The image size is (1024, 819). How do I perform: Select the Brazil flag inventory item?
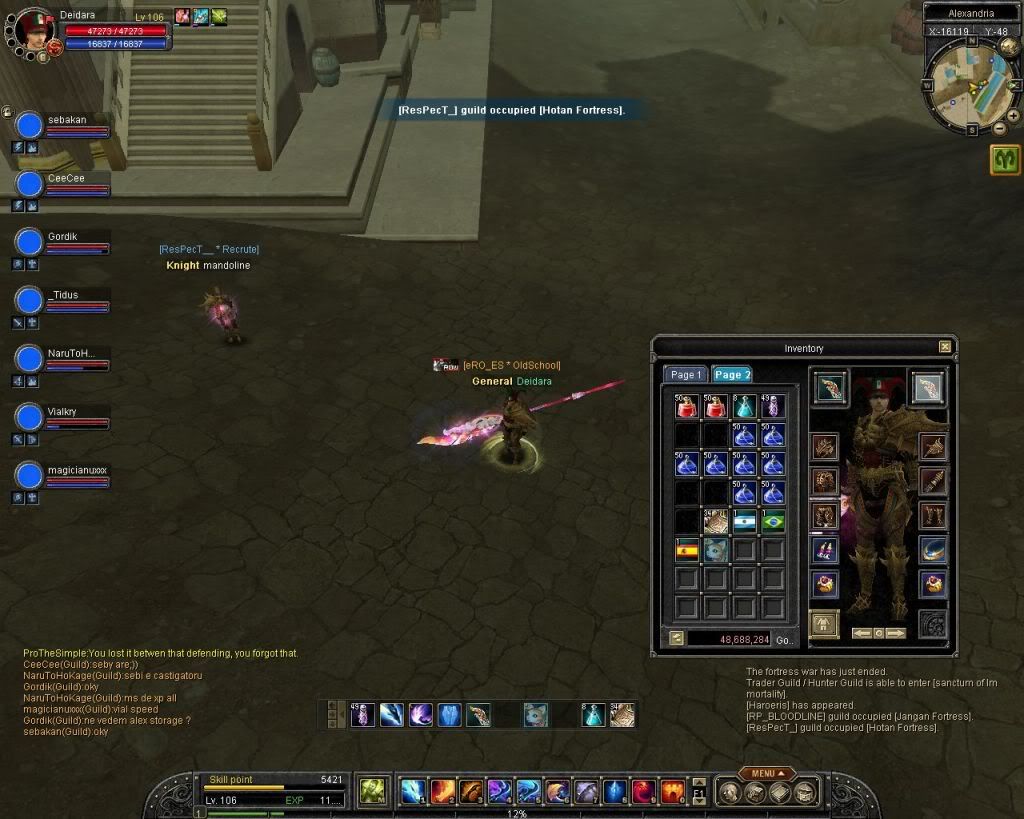point(773,520)
